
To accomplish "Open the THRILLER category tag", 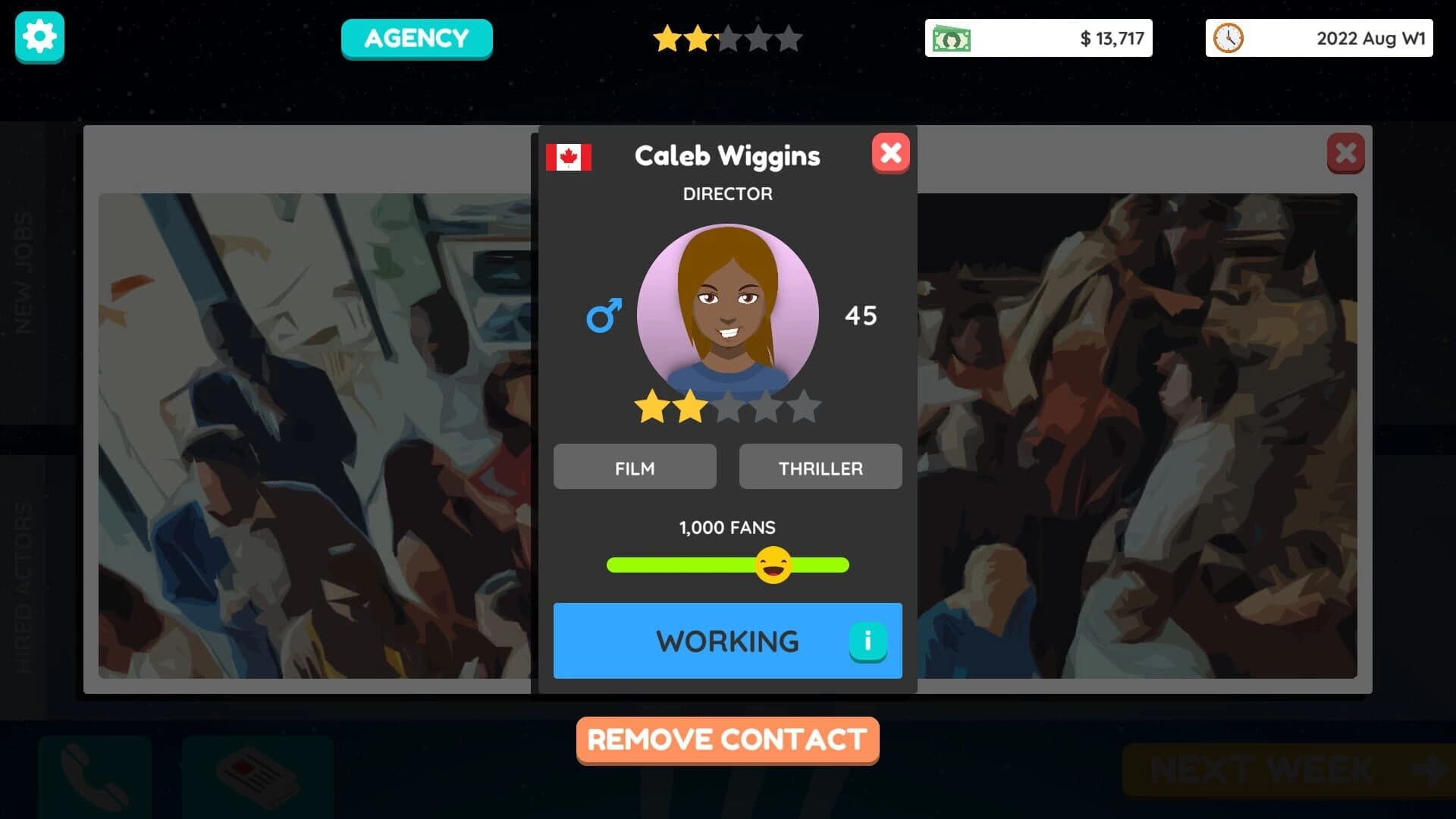I will coord(821,466).
